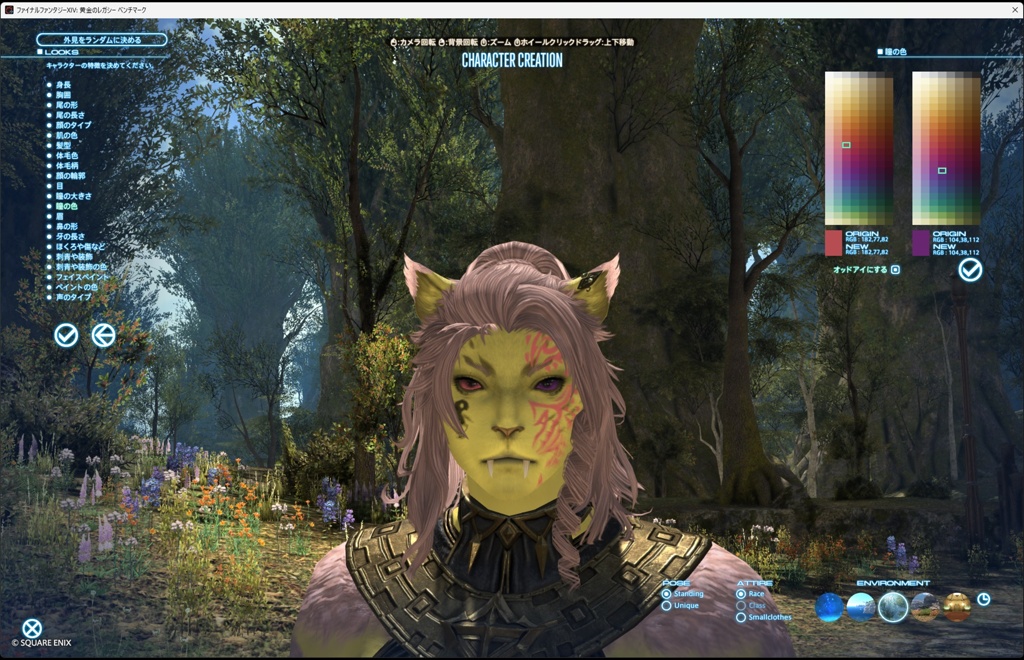Open the 肌の色 (skin color) option
Image resolution: width=1024 pixels, height=660 pixels.
coord(67,135)
